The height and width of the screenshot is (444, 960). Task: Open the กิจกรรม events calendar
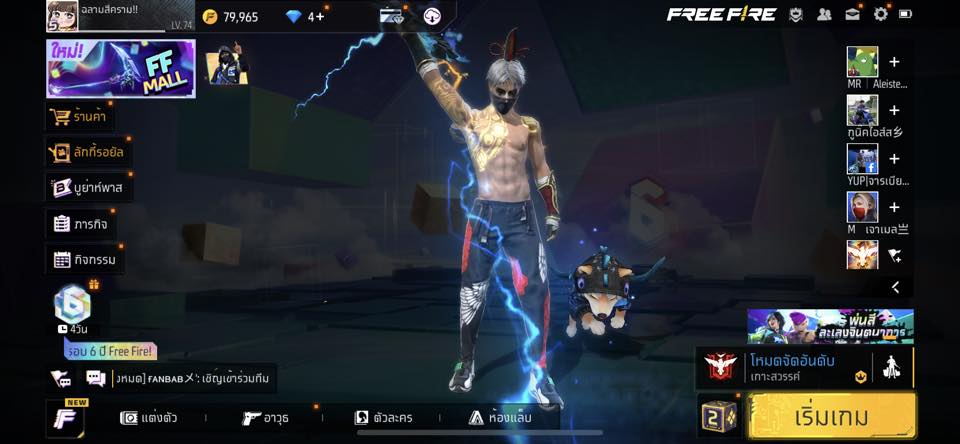(x=85, y=260)
